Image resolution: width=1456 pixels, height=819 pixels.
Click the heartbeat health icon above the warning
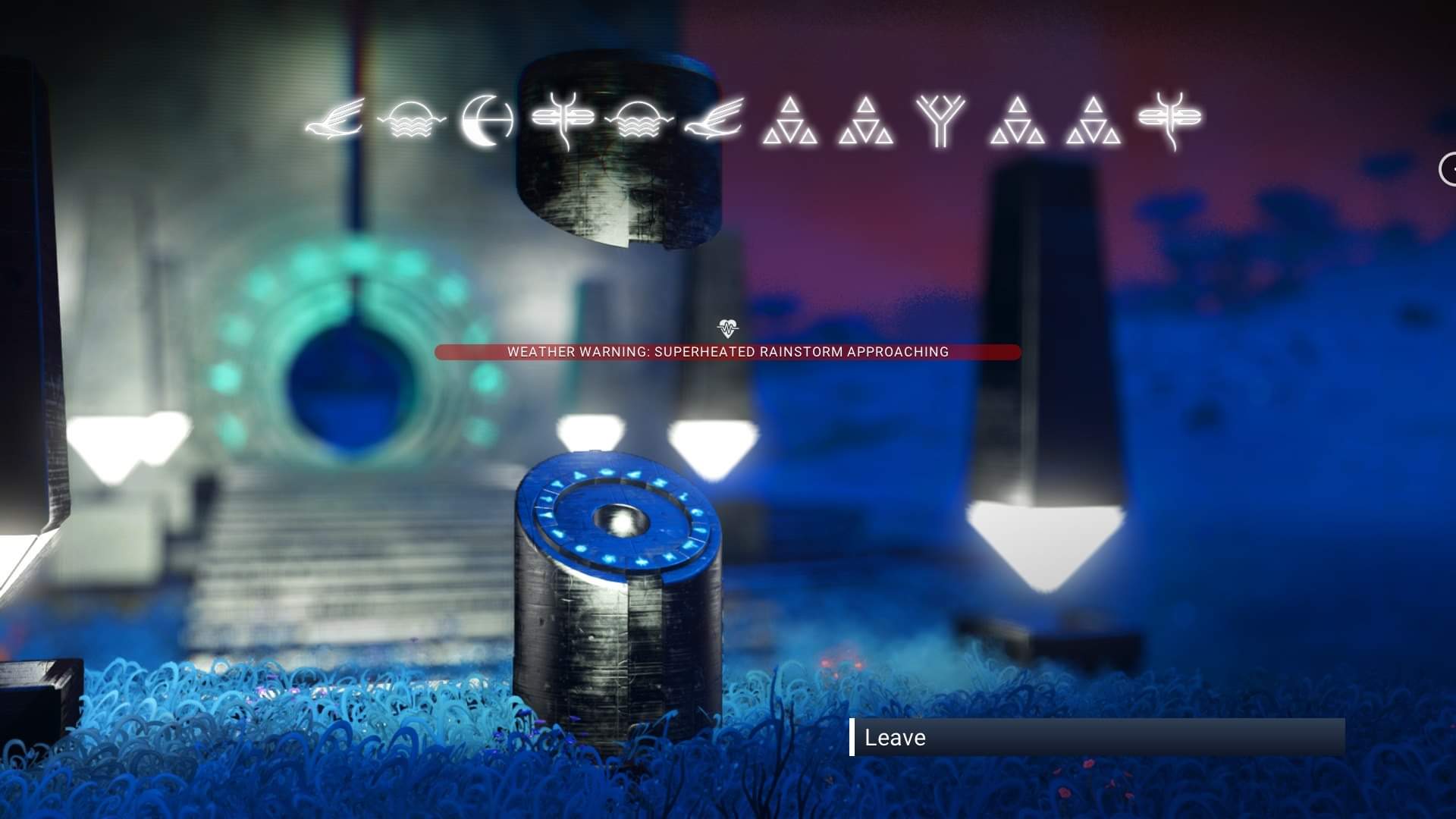[x=726, y=328]
